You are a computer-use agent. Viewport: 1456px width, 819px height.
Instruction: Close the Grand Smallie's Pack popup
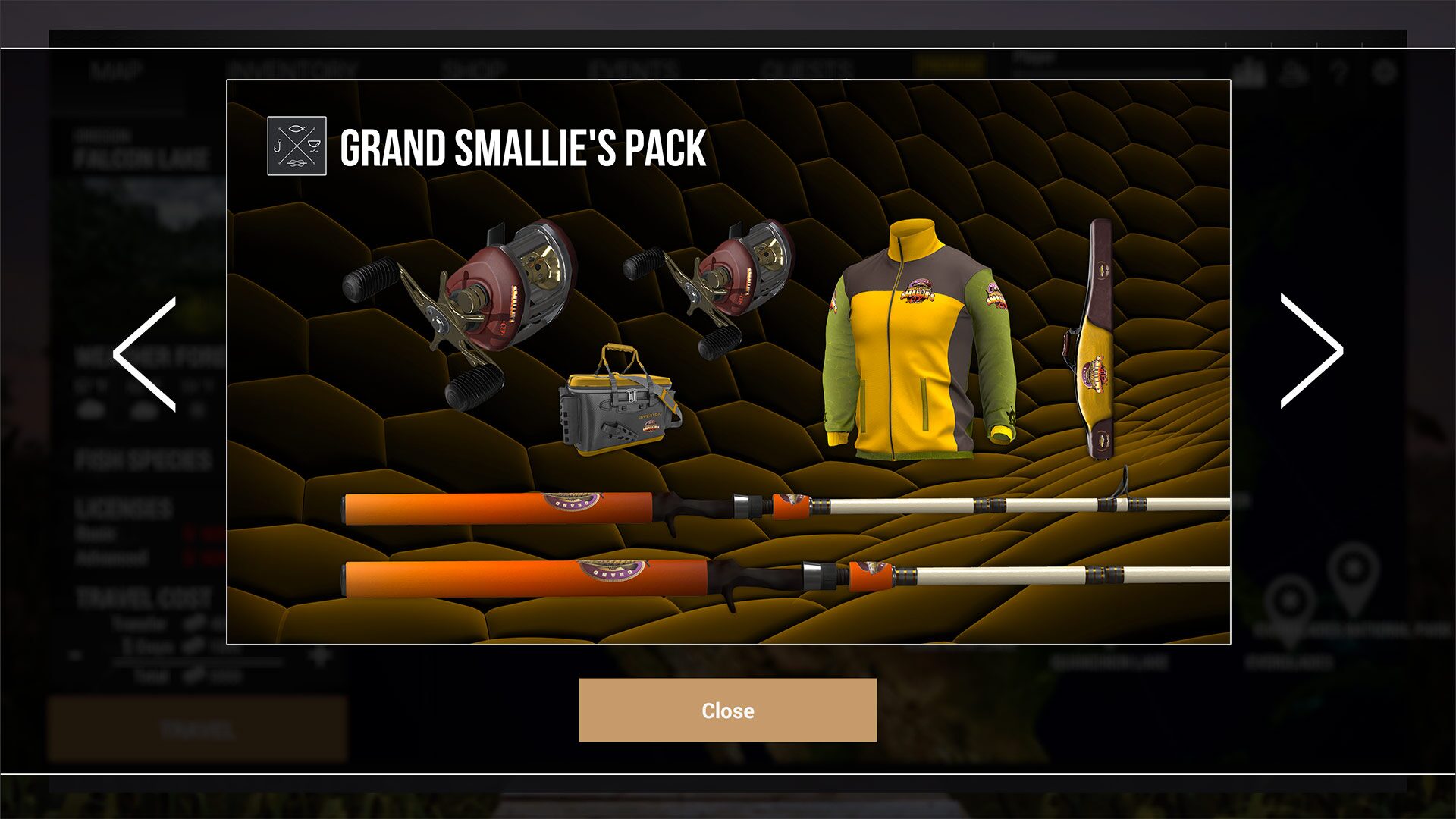coord(726,711)
